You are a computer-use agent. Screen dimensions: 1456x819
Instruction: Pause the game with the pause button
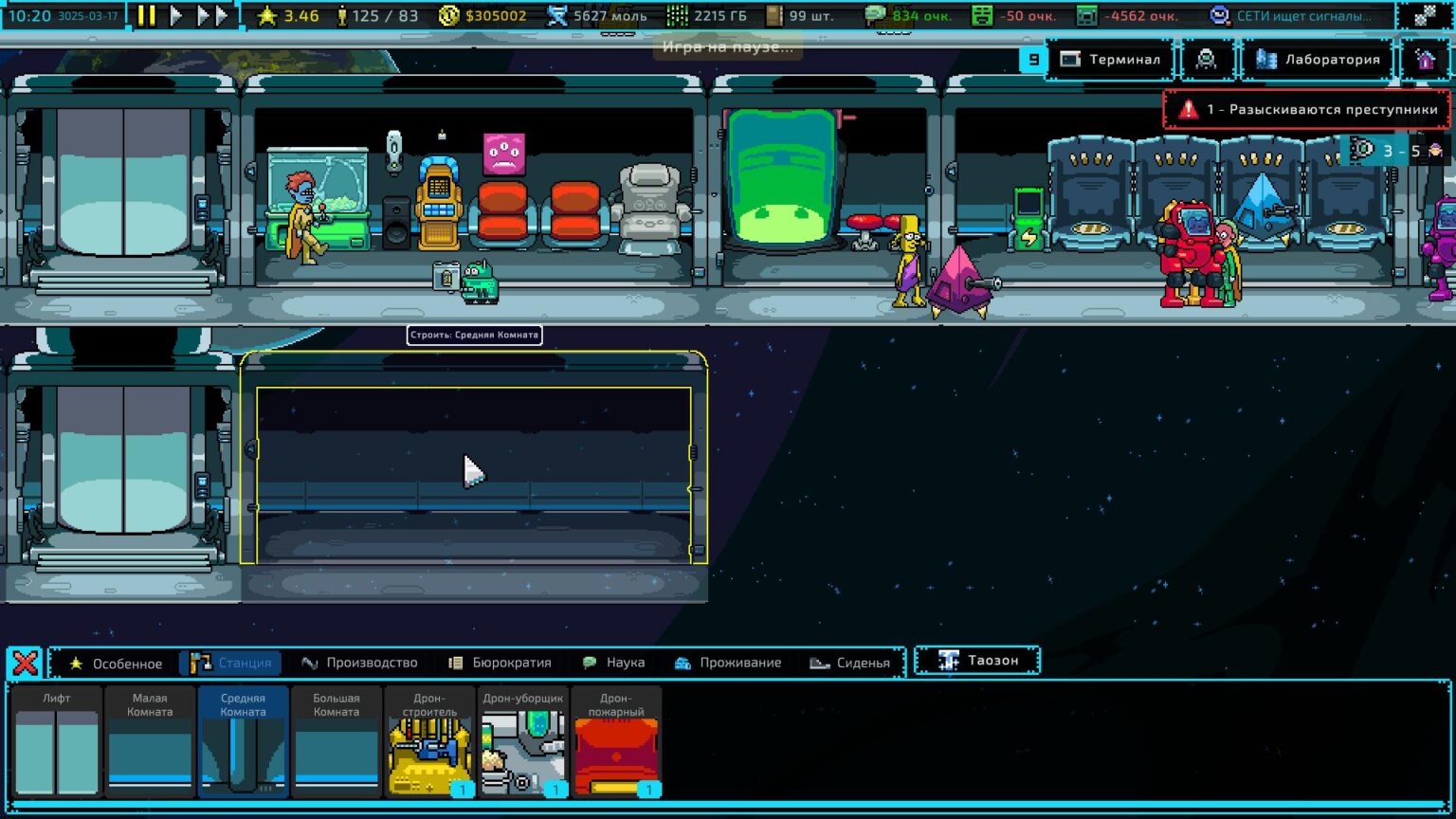click(x=146, y=16)
